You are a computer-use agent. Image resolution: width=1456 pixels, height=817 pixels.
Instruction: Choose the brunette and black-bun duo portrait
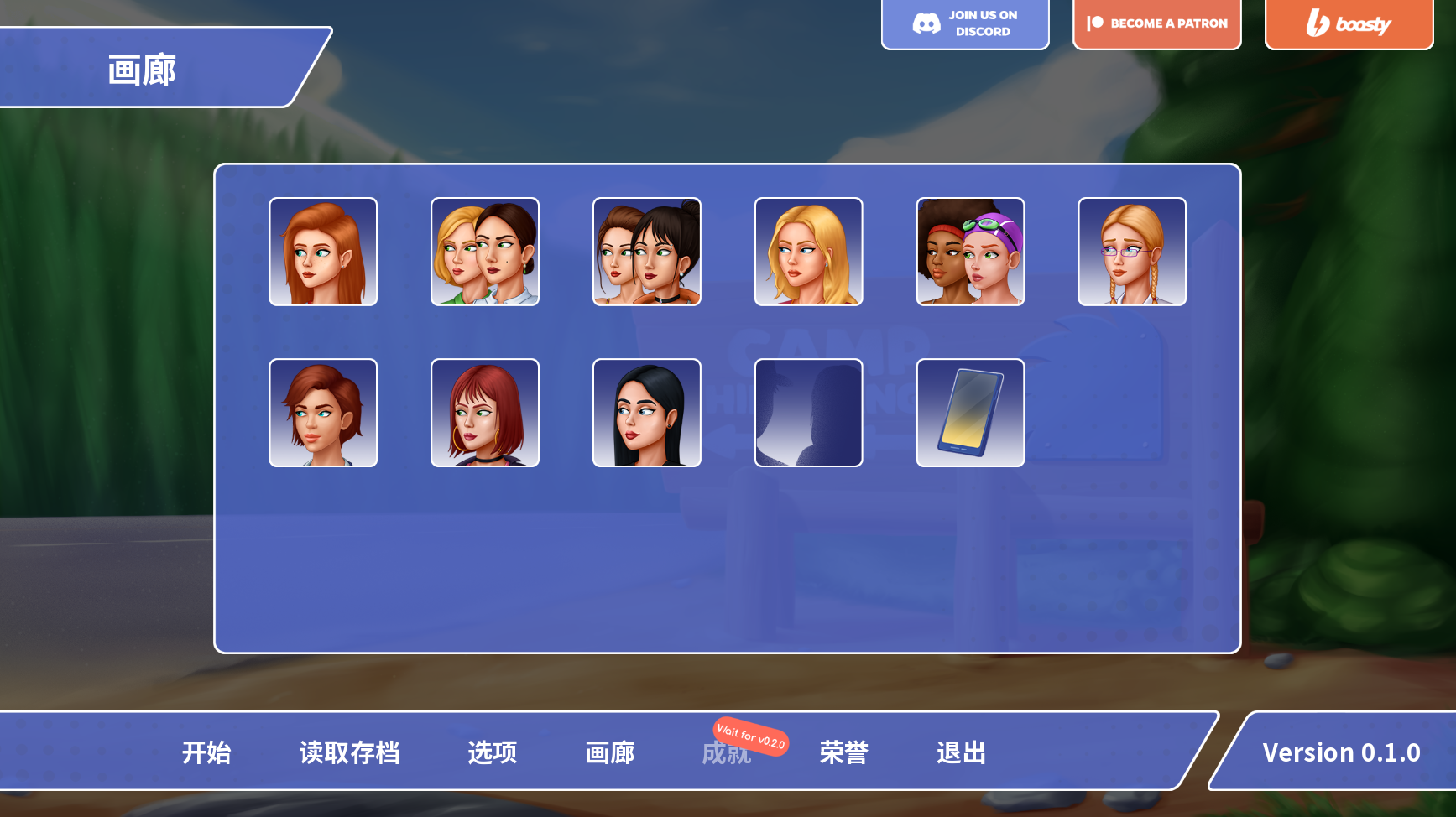pyautogui.click(x=647, y=252)
